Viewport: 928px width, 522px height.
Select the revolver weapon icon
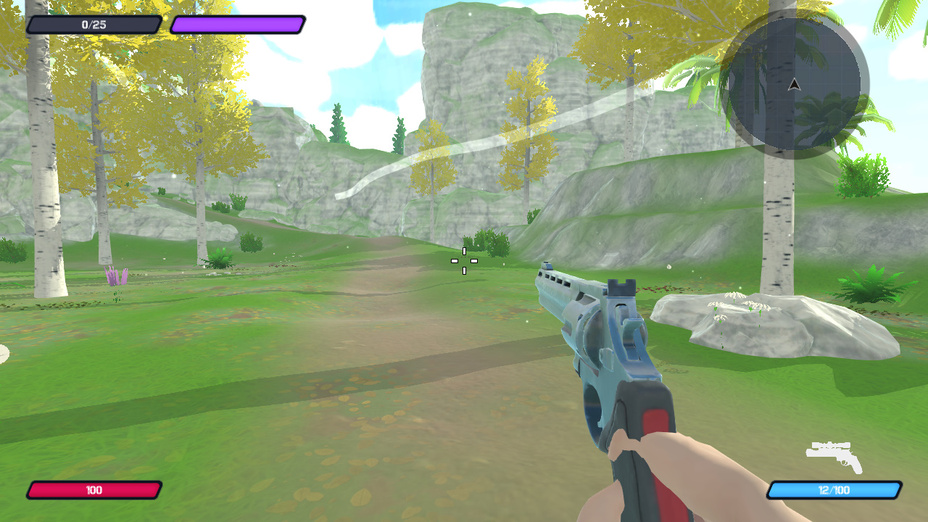pos(834,456)
